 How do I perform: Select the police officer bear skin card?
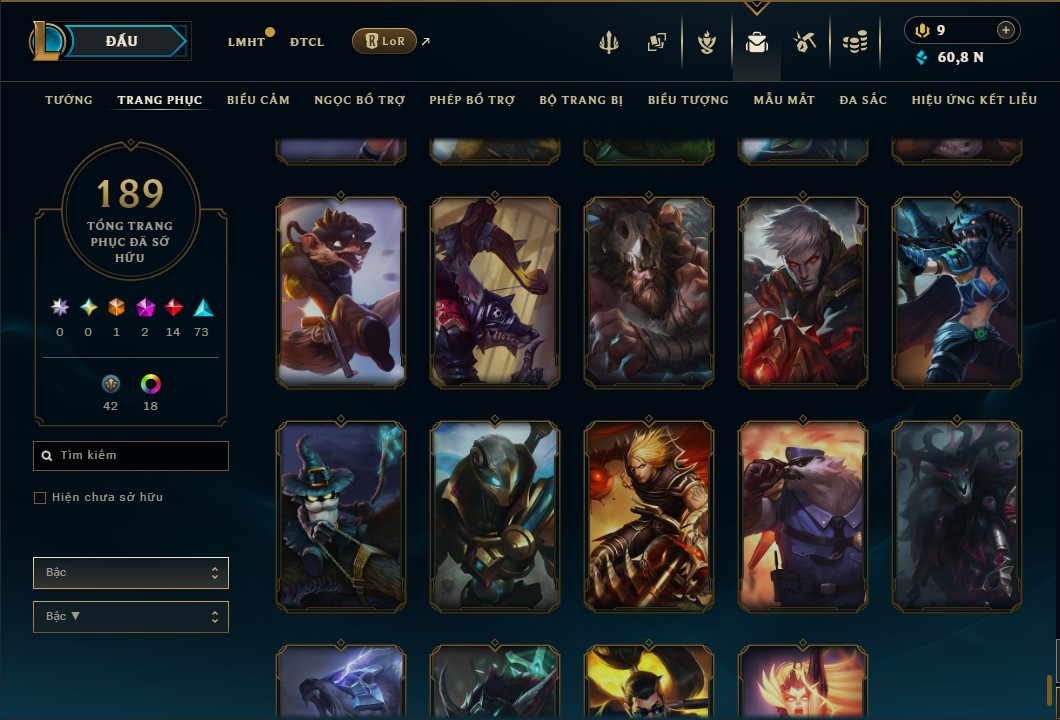pos(803,516)
